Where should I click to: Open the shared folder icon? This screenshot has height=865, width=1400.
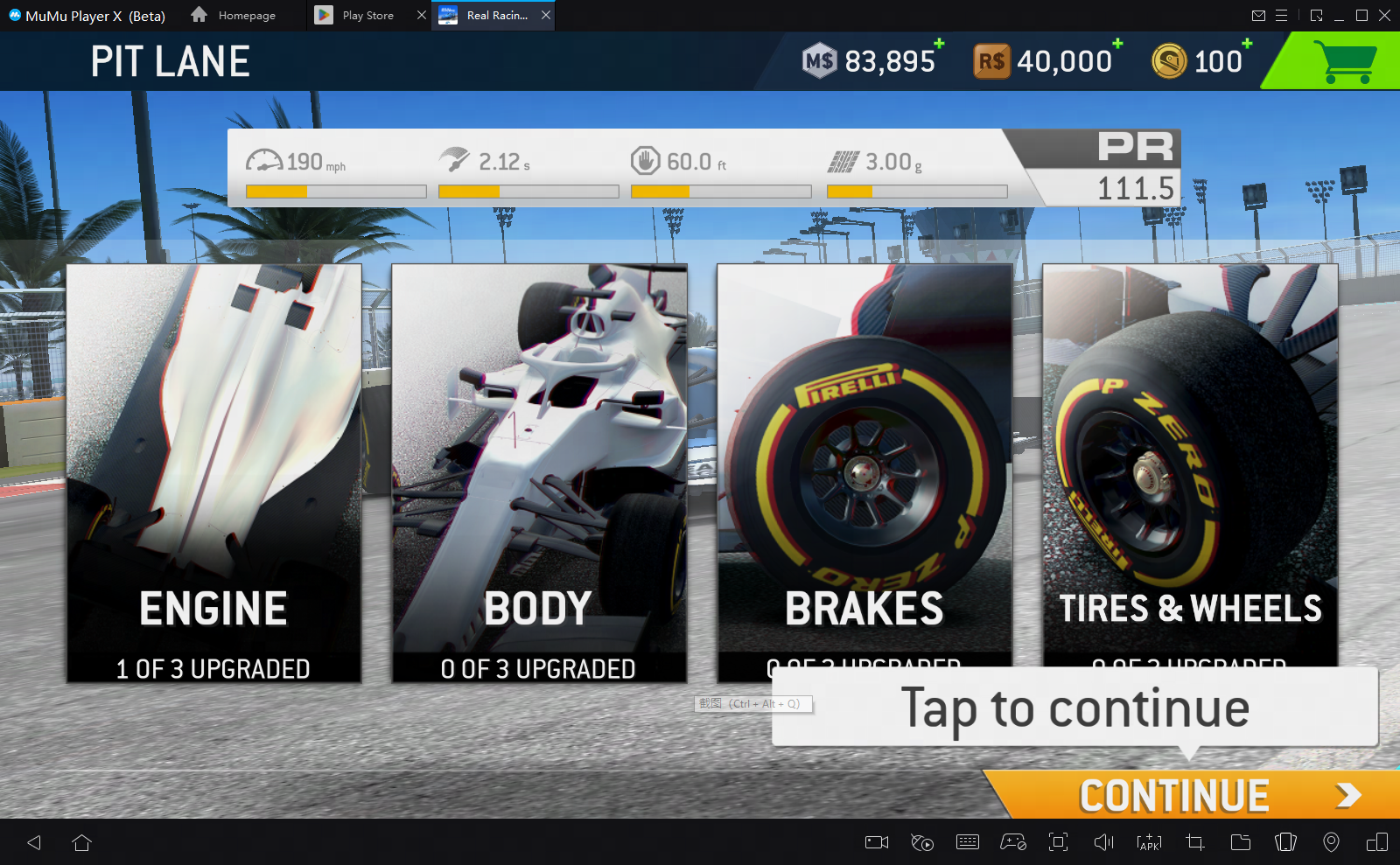point(1240,842)
